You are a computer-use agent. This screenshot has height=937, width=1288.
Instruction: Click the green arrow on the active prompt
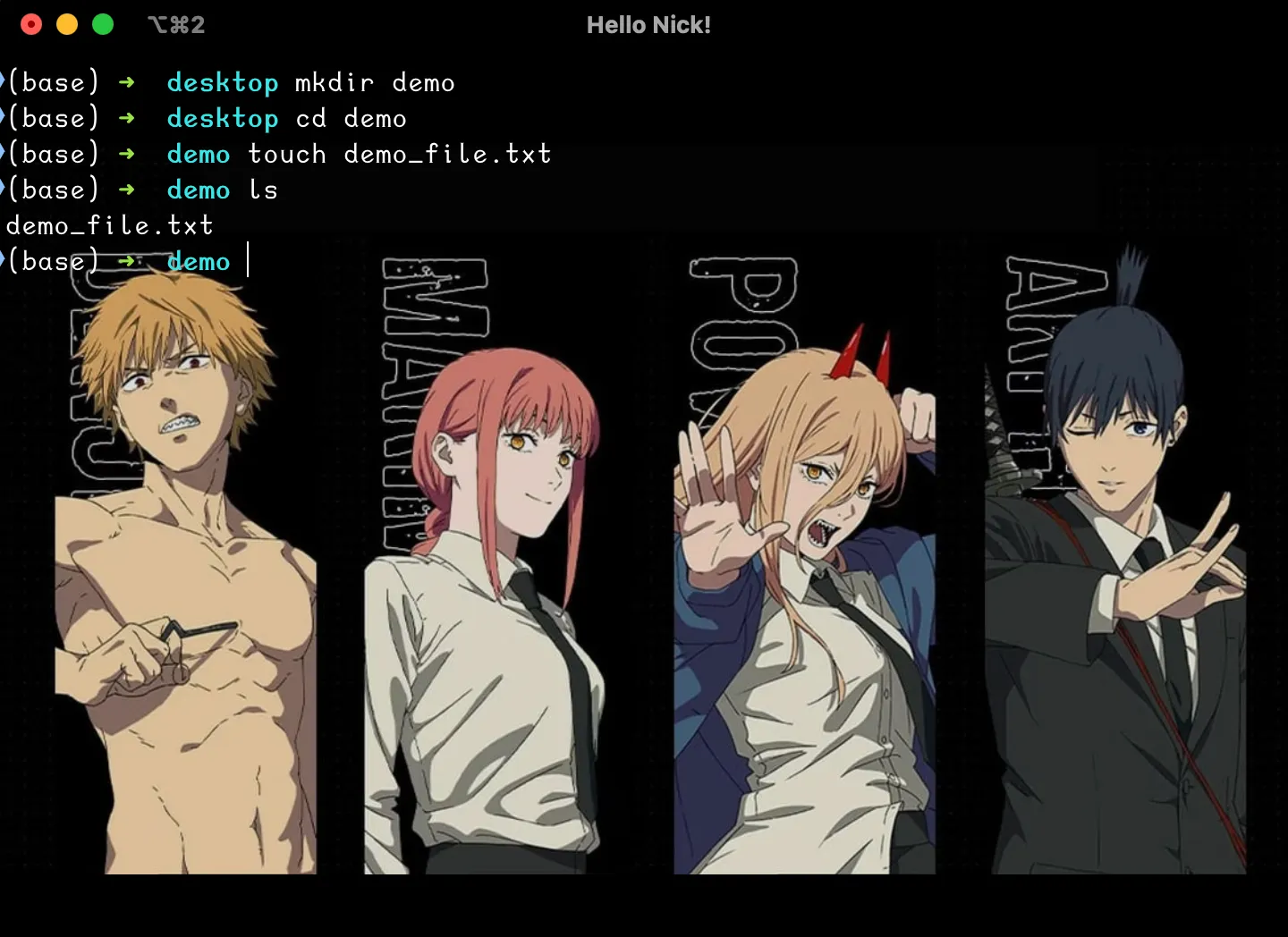[x=127, y=261]
